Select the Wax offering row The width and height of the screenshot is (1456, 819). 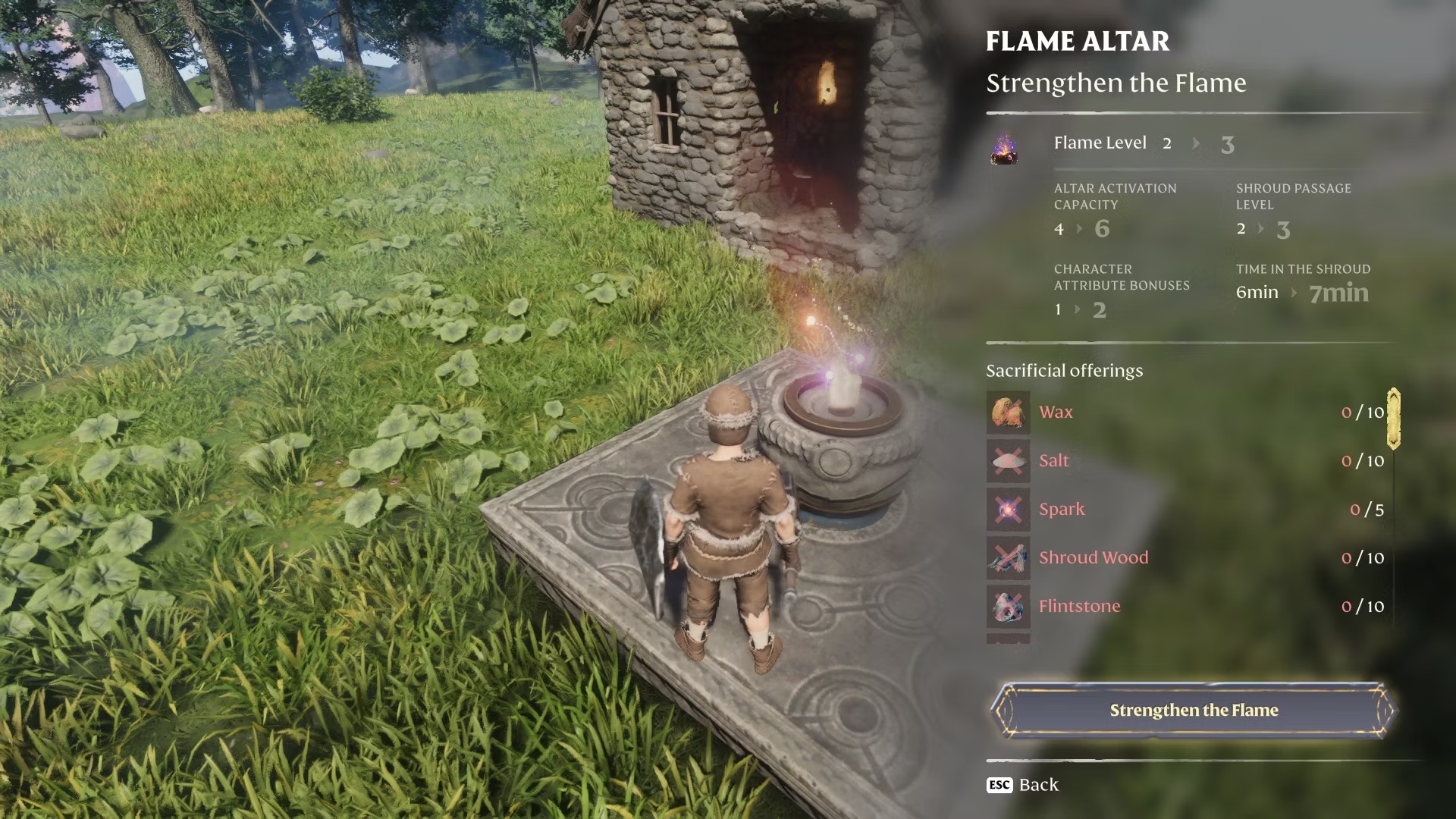(x=1188, y=413)
